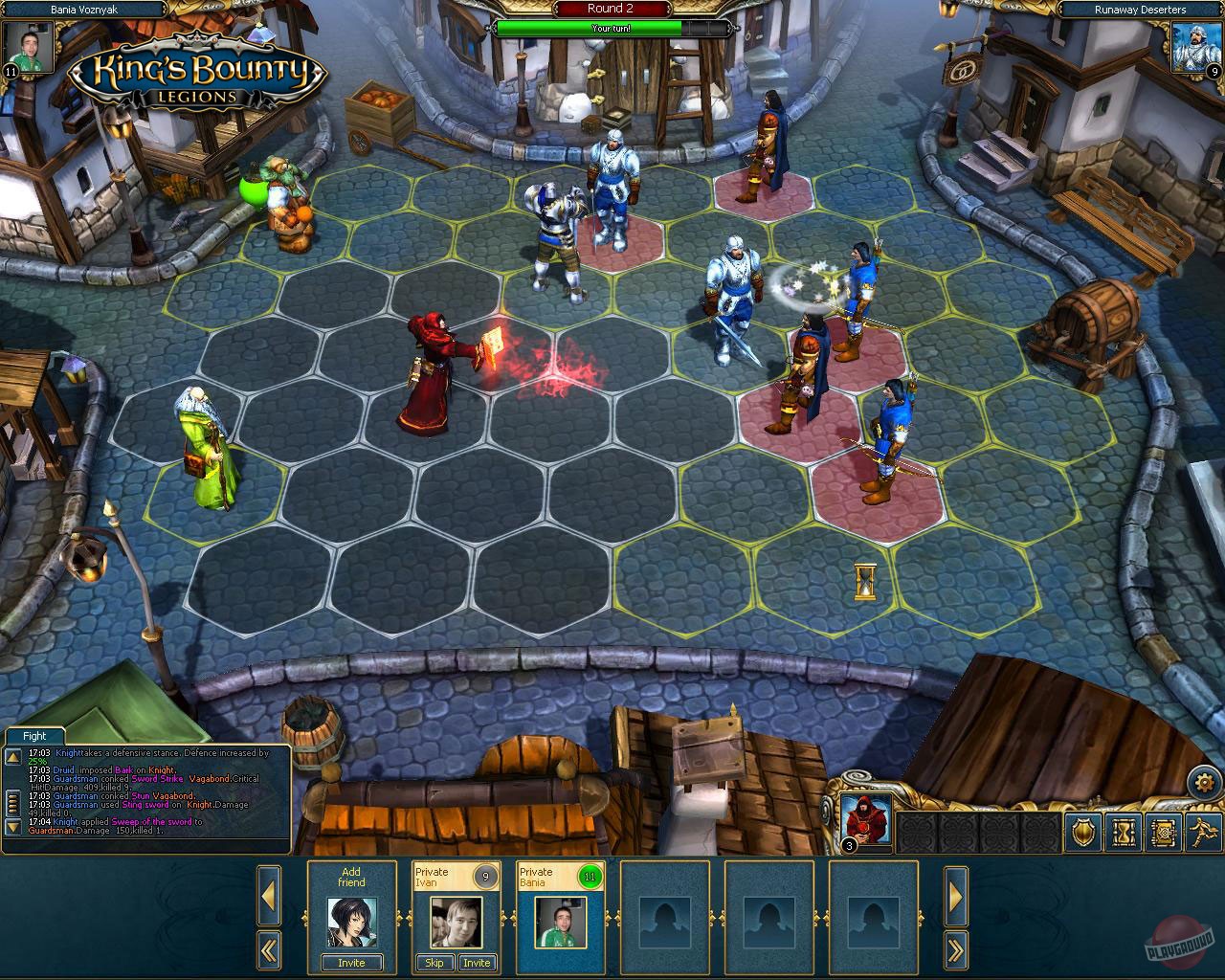Select the Retreat running-man icon
This screenshot has height=980, width=1225.
pos(1202,835)
